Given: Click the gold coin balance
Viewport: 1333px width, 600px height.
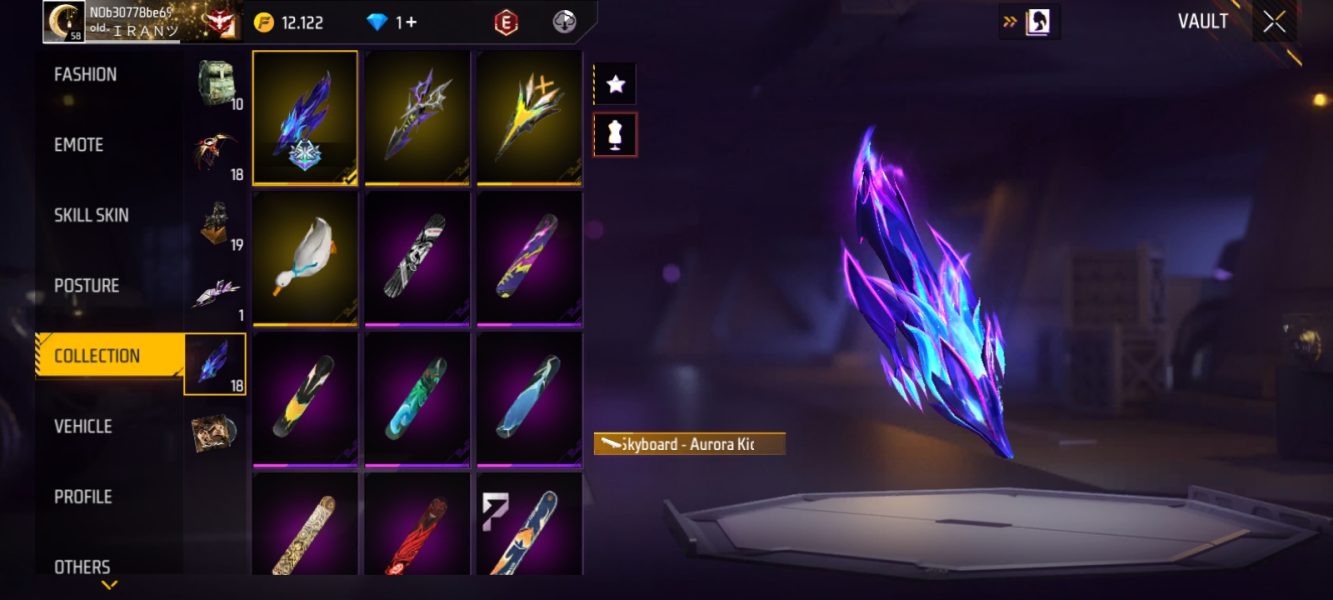Looking at the screenshot, I should click(x=289, y=22).
